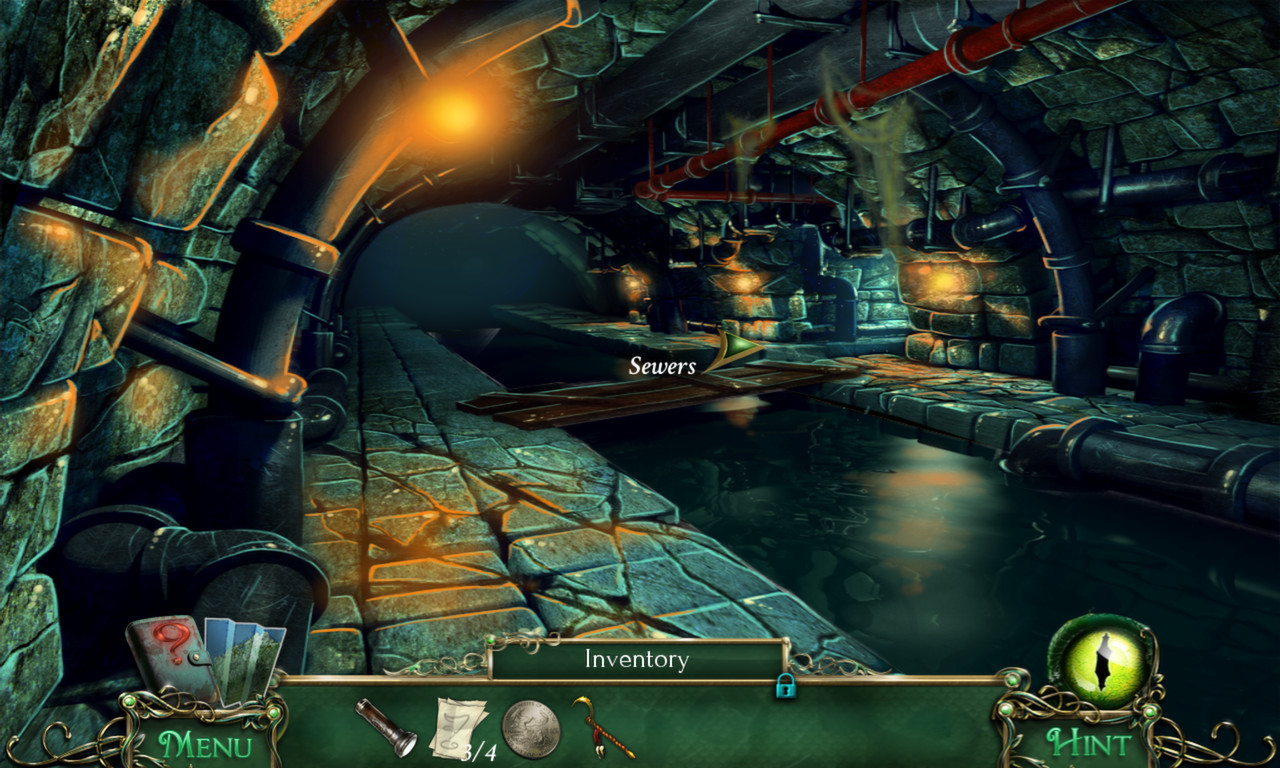Click the Inventory tab label
Image resolution: width=1280 pixels, height=768 pixels.
point(637,659)
